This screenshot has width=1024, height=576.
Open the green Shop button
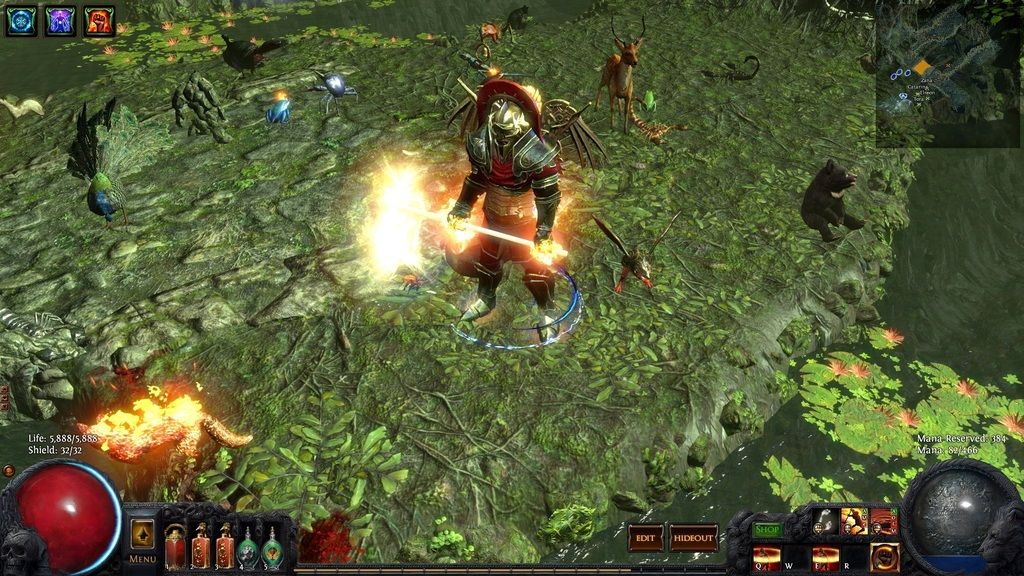click(x=768, y=529)
